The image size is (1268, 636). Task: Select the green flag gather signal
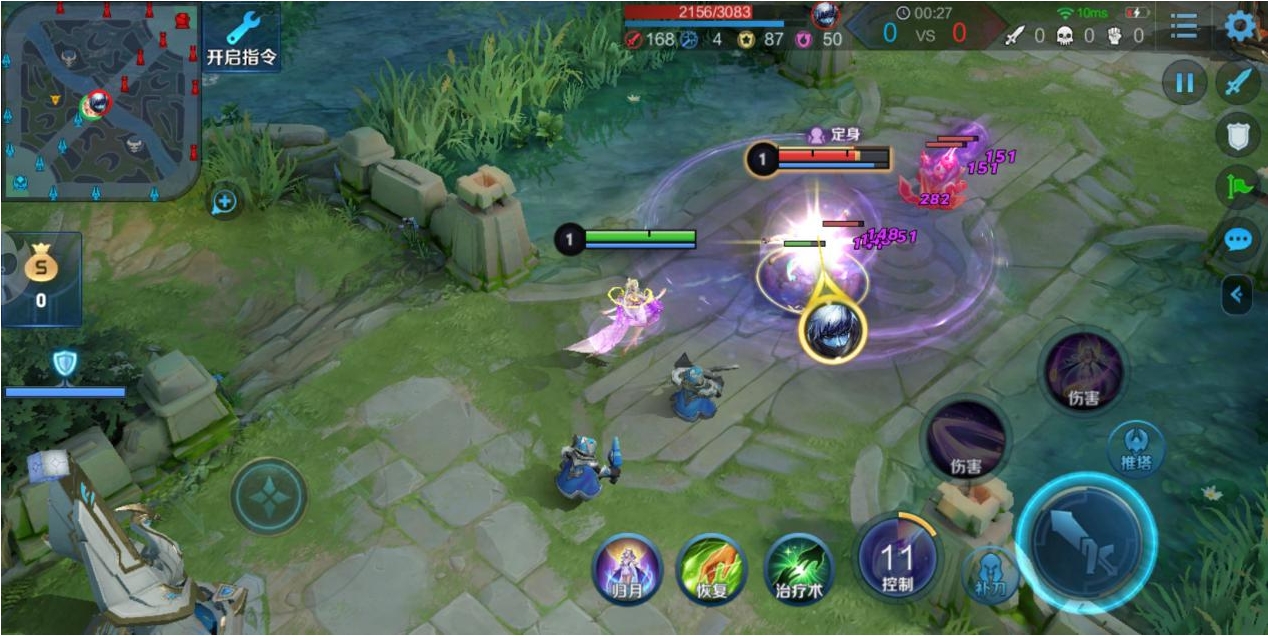click(x=1238, y=187)
